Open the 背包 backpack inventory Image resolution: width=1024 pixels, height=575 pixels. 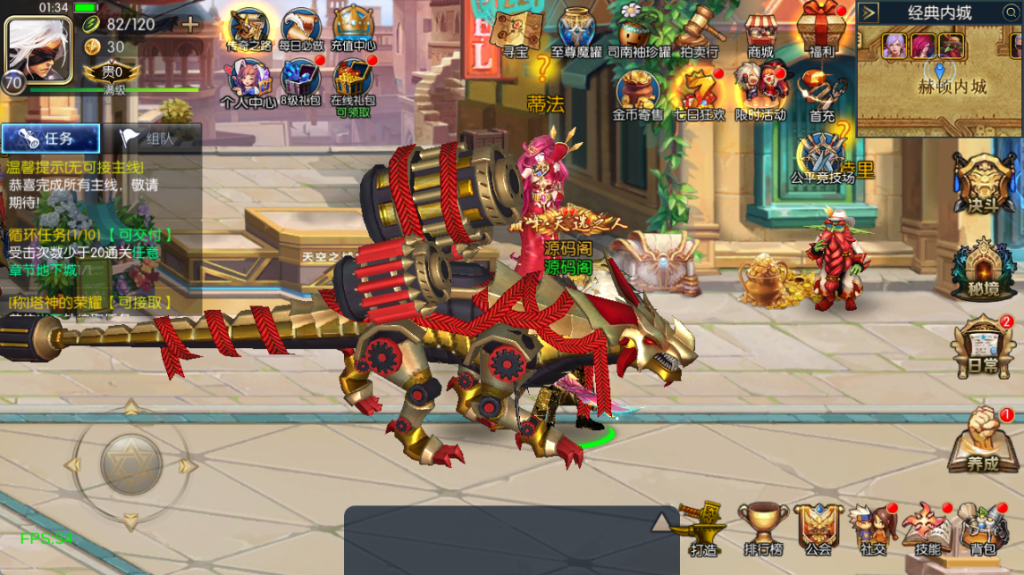[983, 527]
